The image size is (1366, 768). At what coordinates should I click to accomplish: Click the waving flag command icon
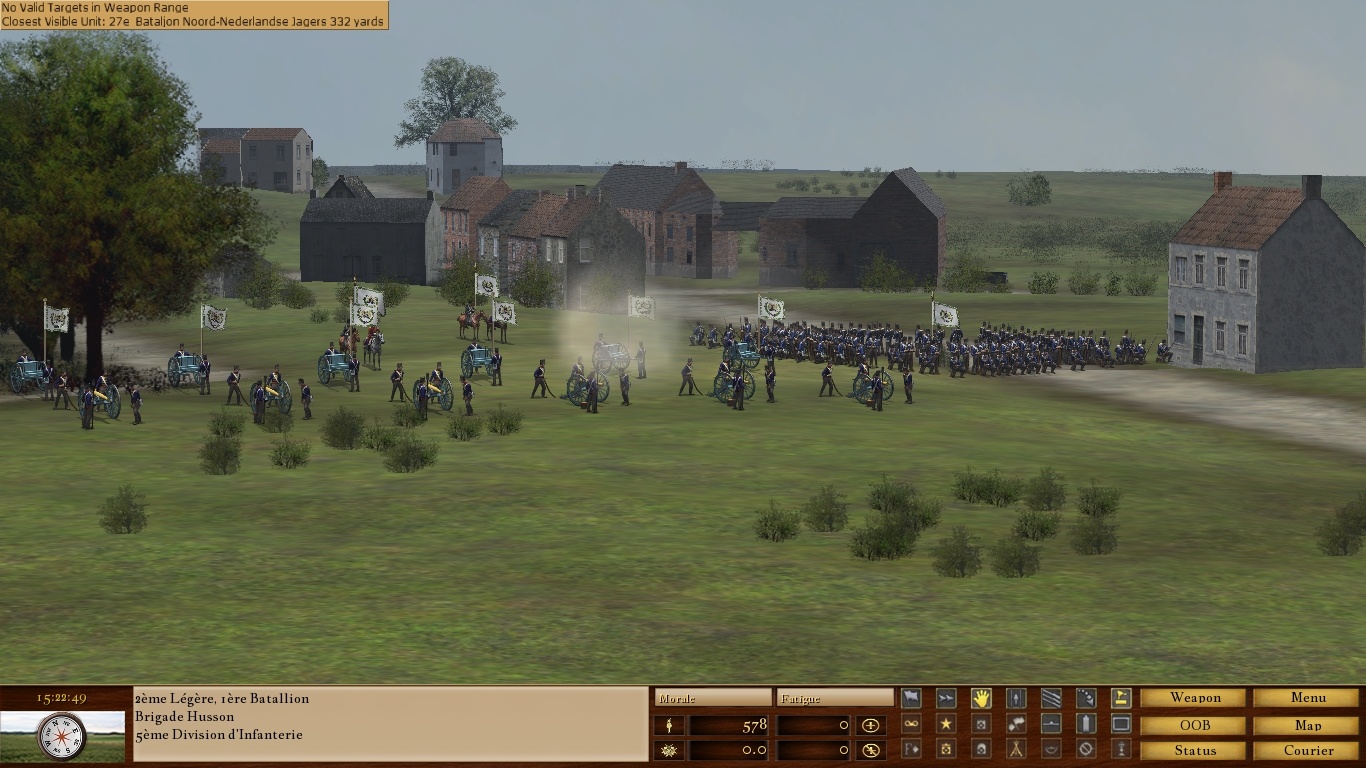[911, 698]
